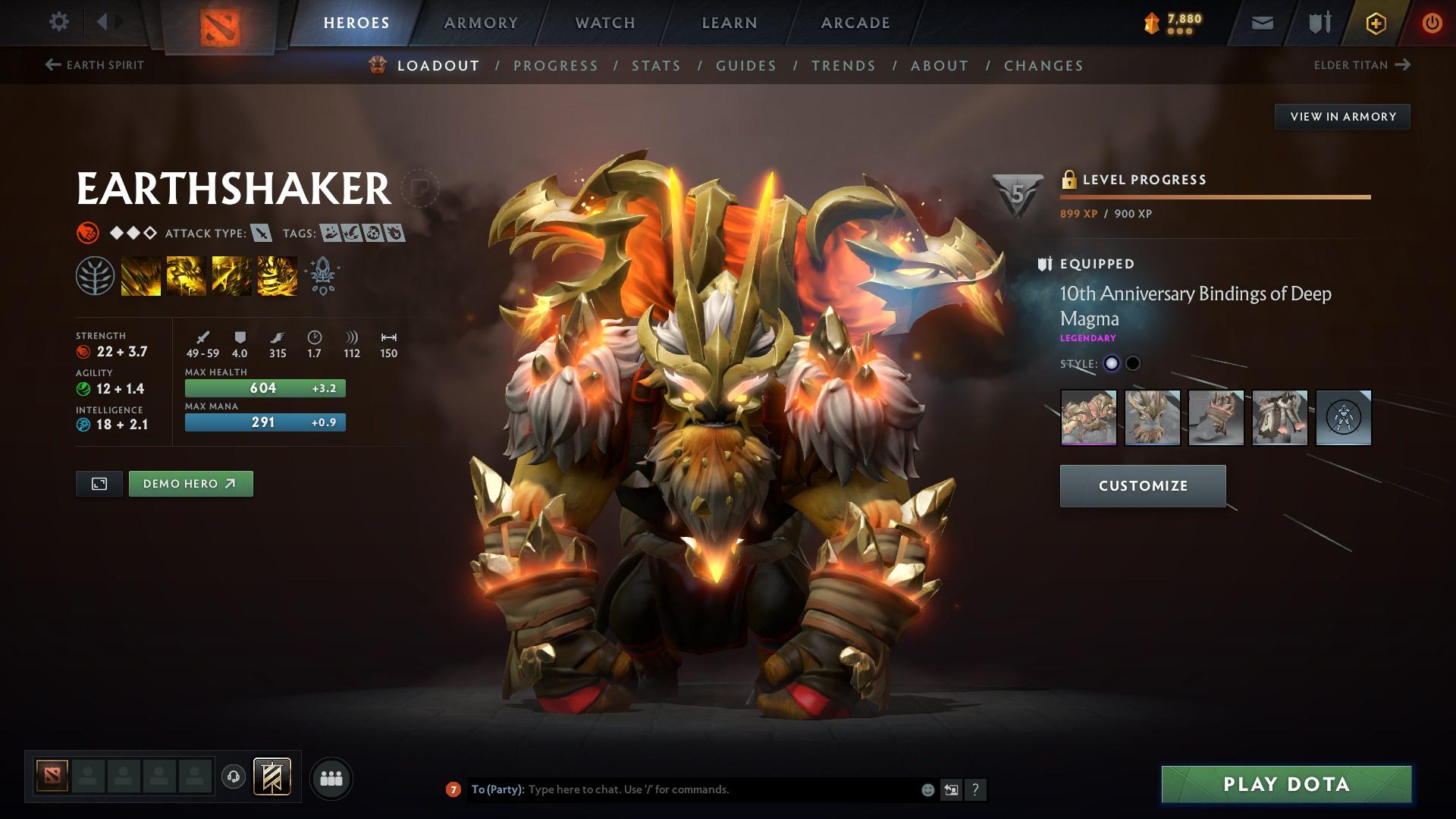The width and height of the screenshot is (1456, 819).
Task: Navigate to next hero Elder Titan
Action: tap(1362, 65)
